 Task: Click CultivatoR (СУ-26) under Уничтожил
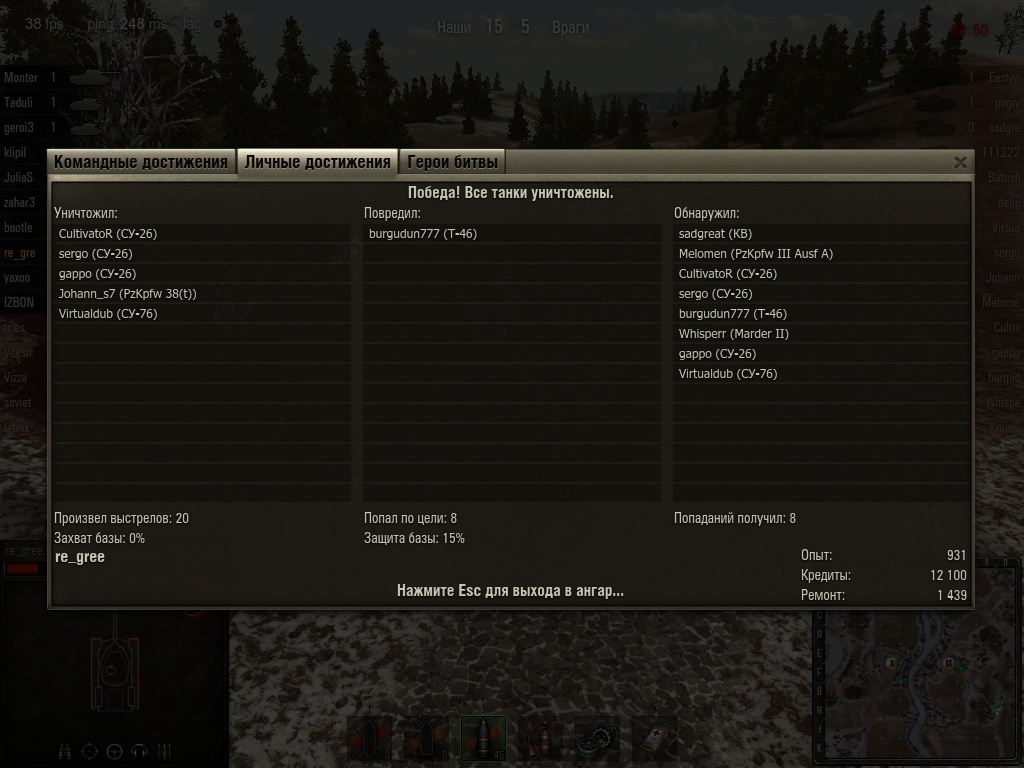click(x=108, y=234)
